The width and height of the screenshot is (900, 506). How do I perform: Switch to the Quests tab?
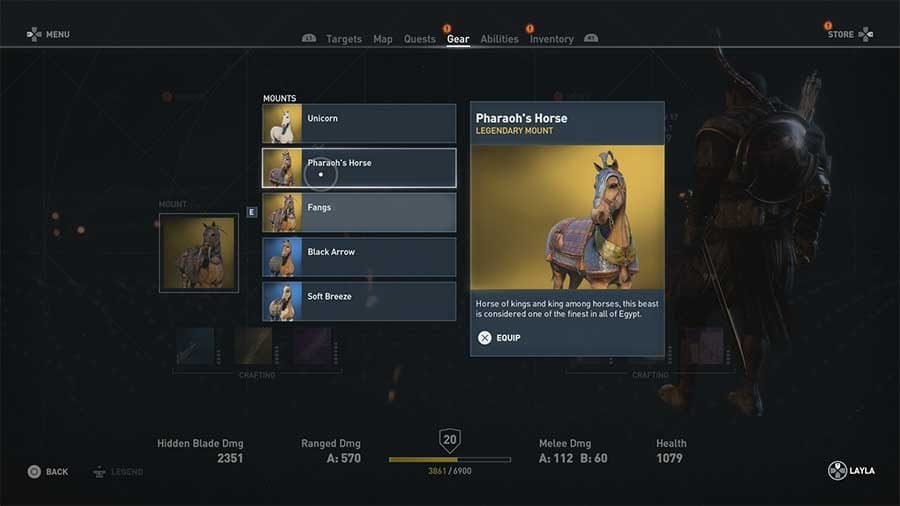(420, 39)
